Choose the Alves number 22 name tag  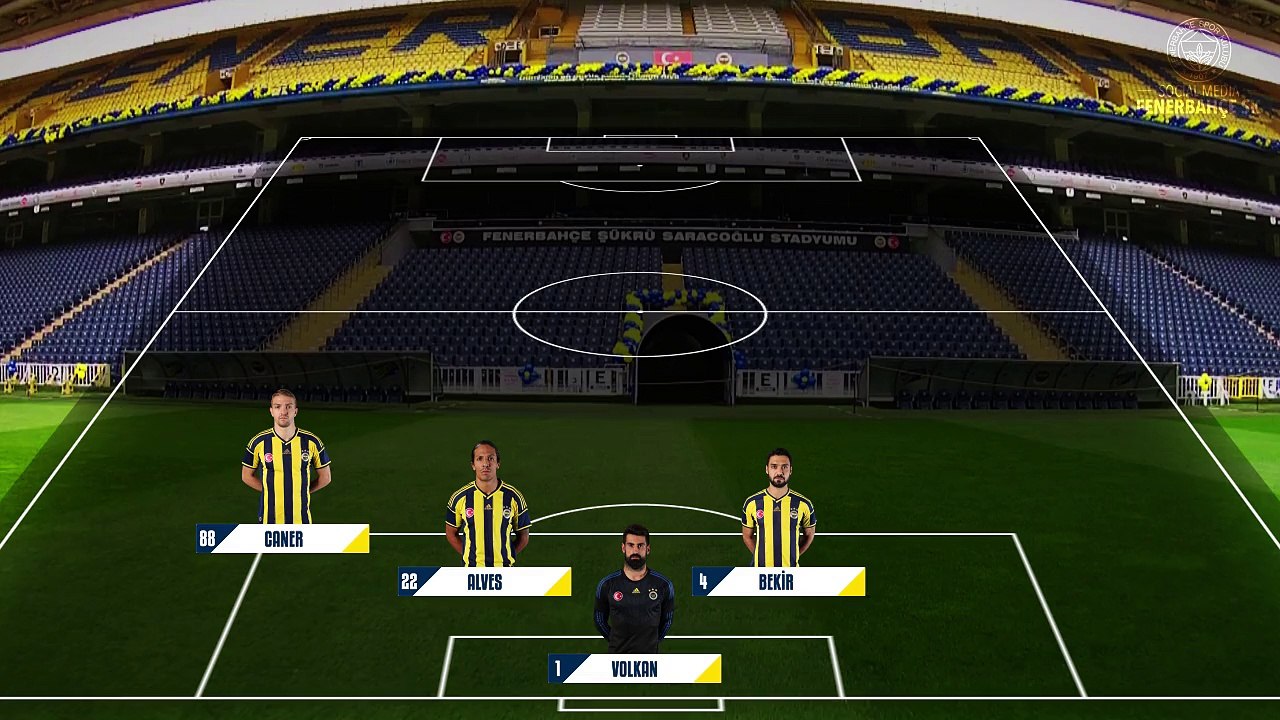pyautogui.click(x=485, y=582)
